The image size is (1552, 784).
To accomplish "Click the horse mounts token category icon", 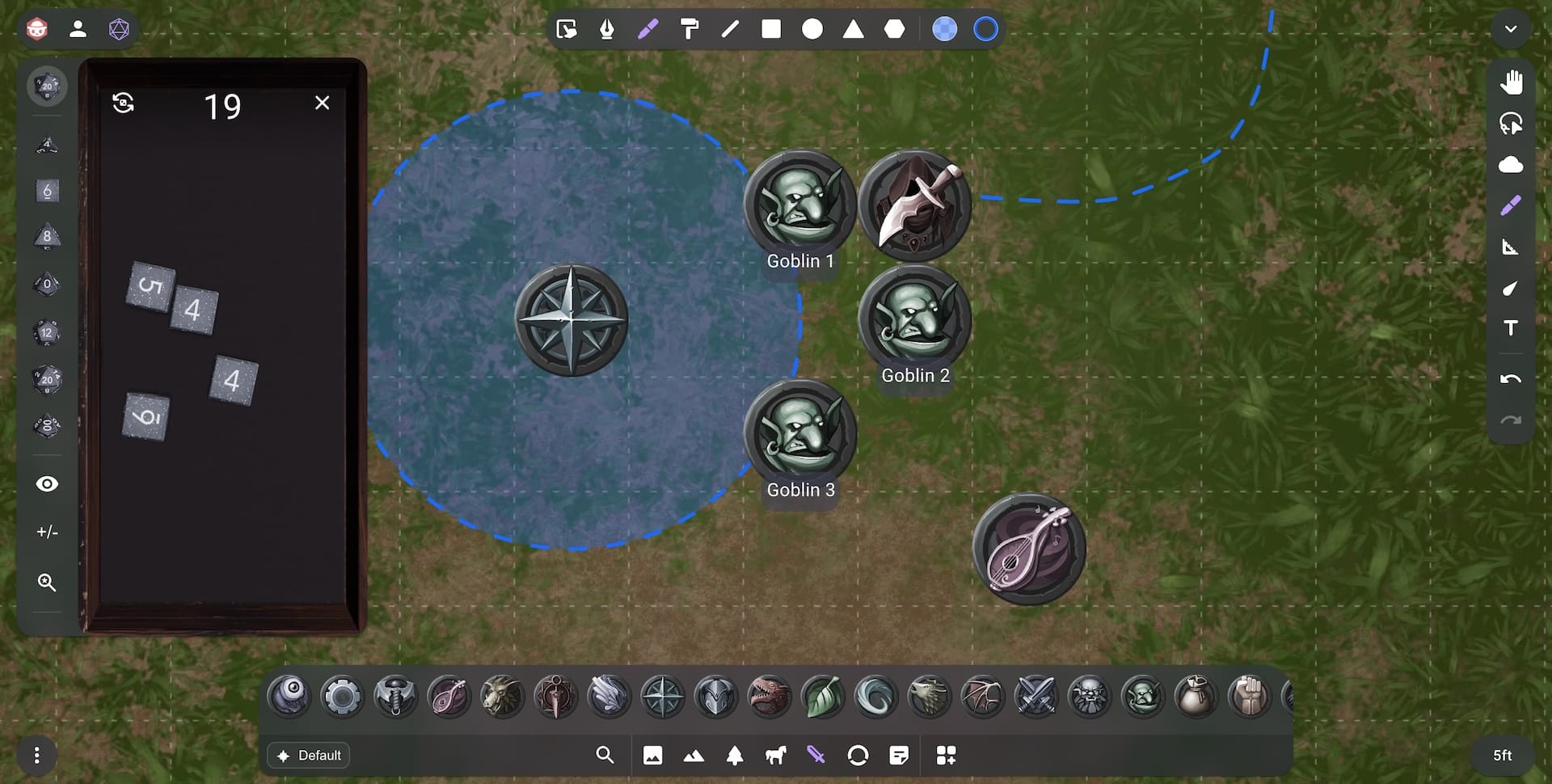I will coord(774,755).
